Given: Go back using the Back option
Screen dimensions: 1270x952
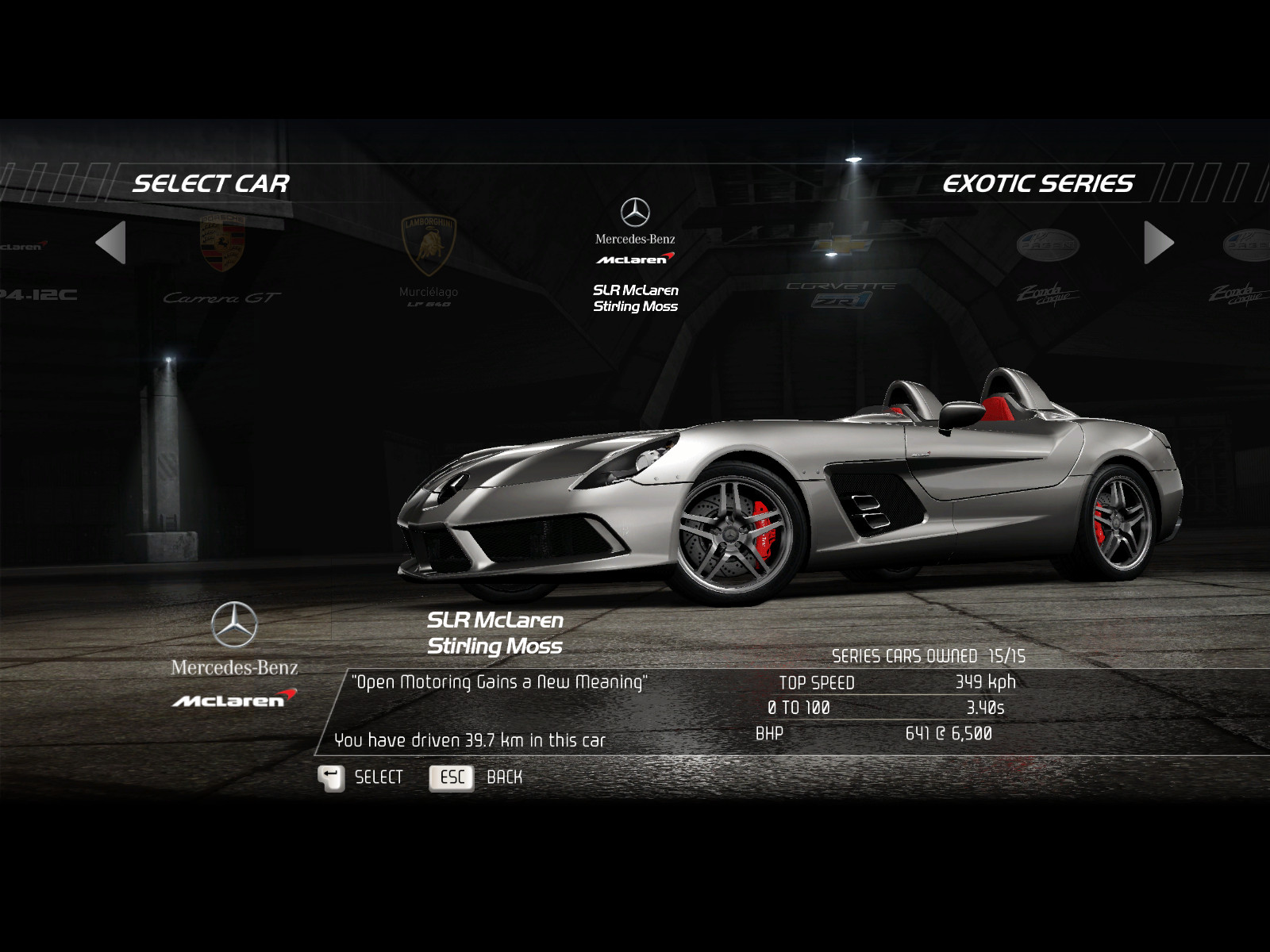Looking at the screenshot, I should click(476, 777).
